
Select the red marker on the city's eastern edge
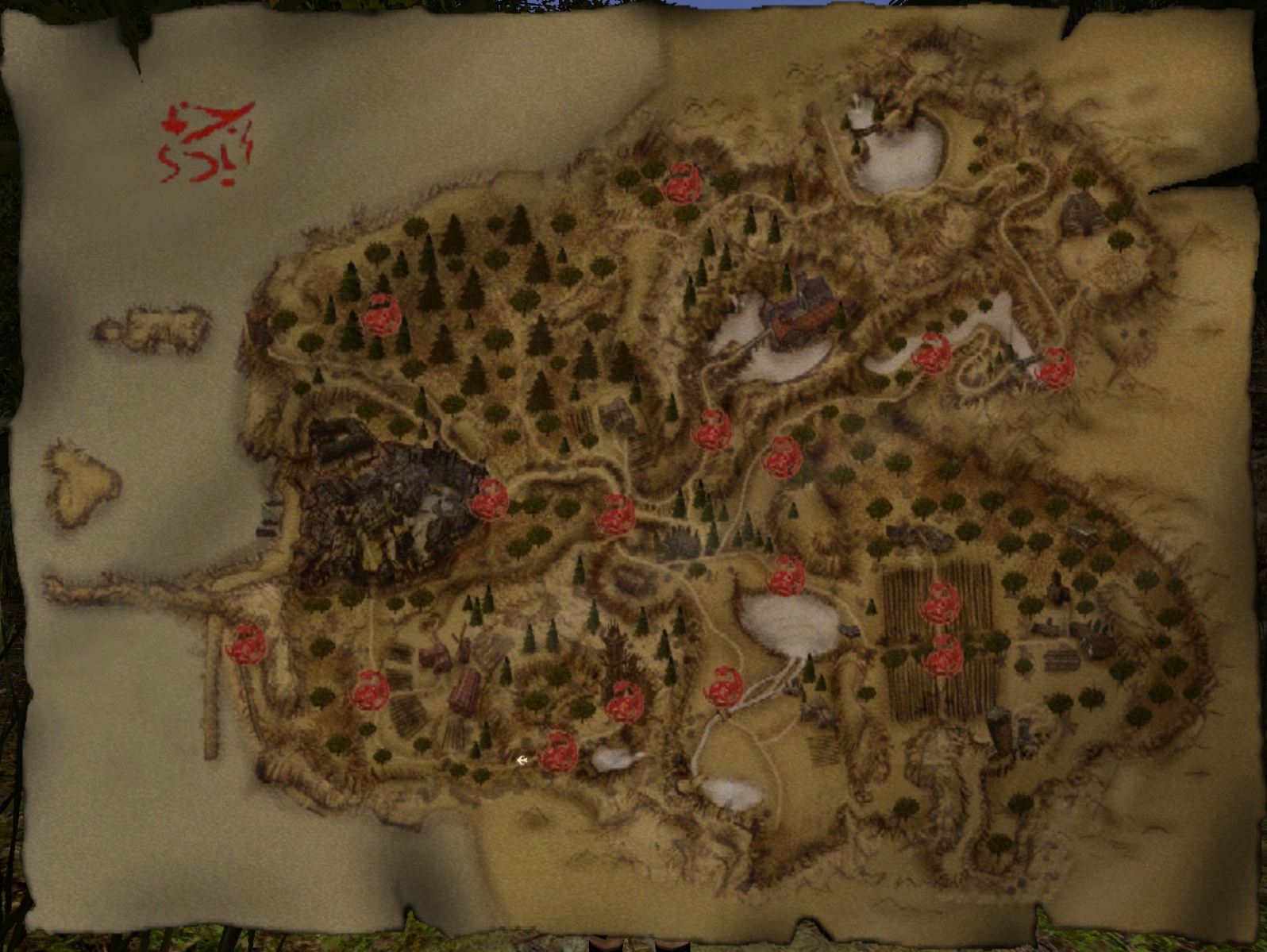click(x=489, y=499)
